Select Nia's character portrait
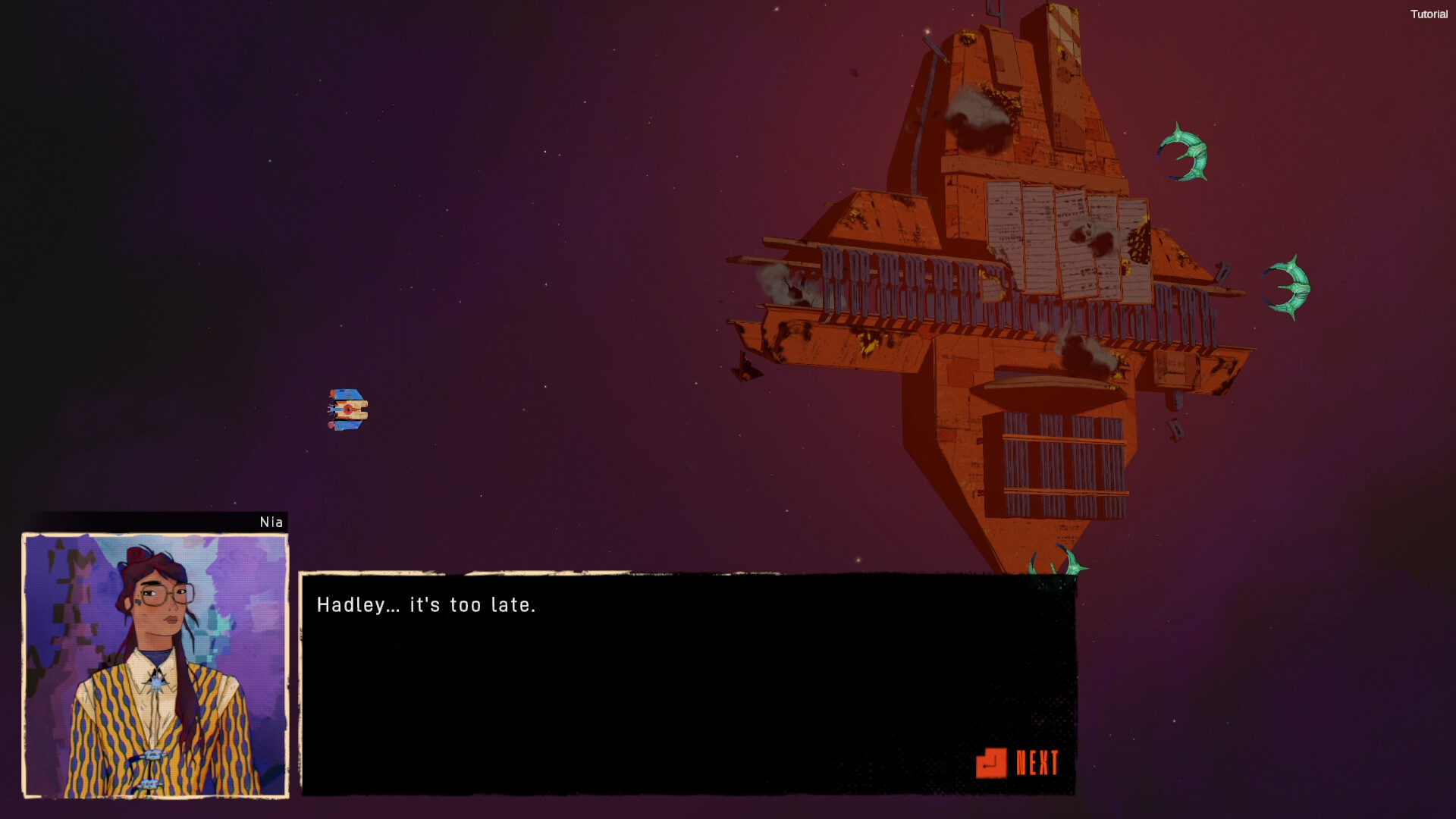The height and width of the screenshot is (819, 1456). click(x=154, y=666)
